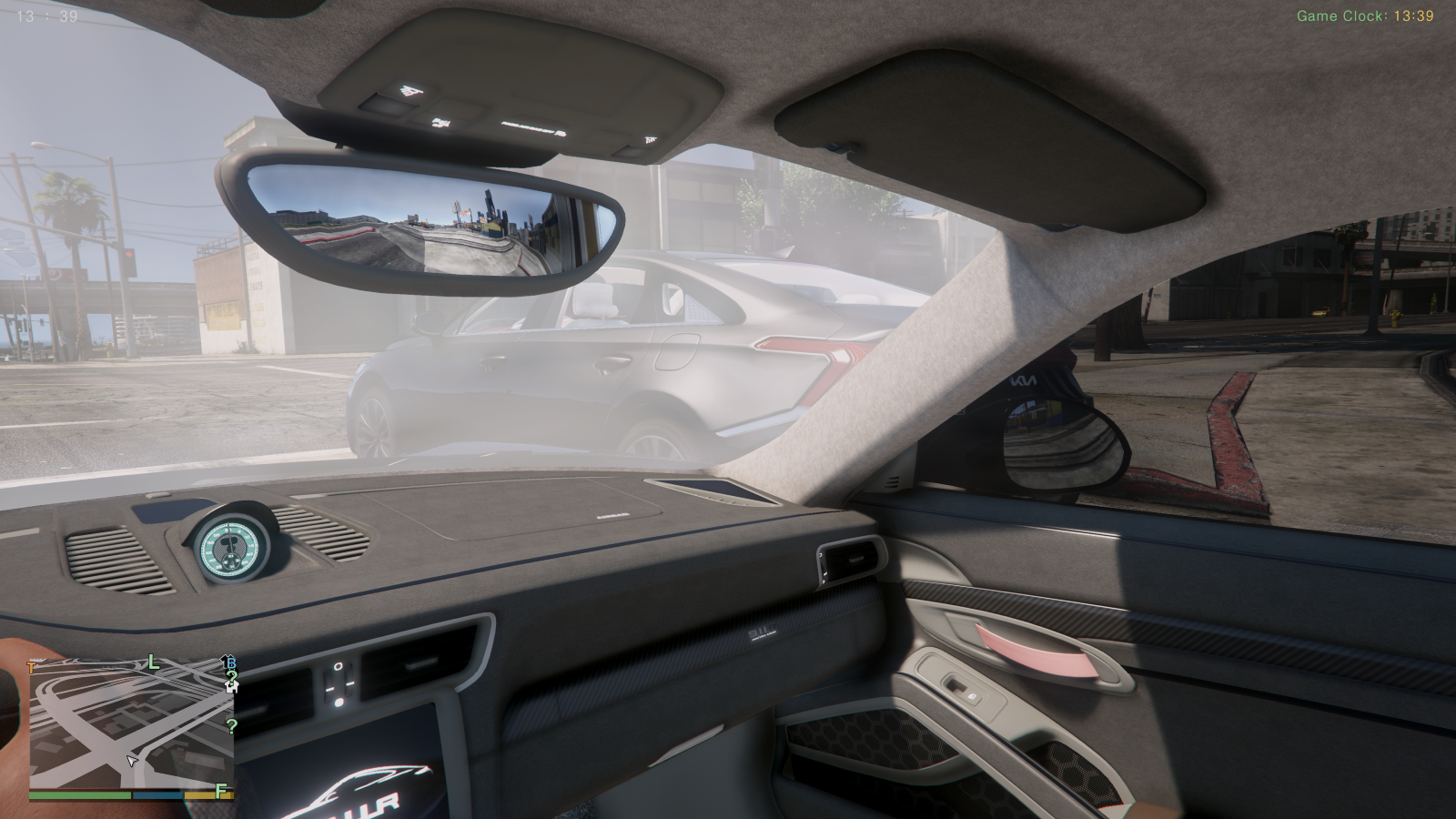Open the white safehouse house icon on the minimap
This screenshot has height=819, width=1456.
tap(233, 690)
